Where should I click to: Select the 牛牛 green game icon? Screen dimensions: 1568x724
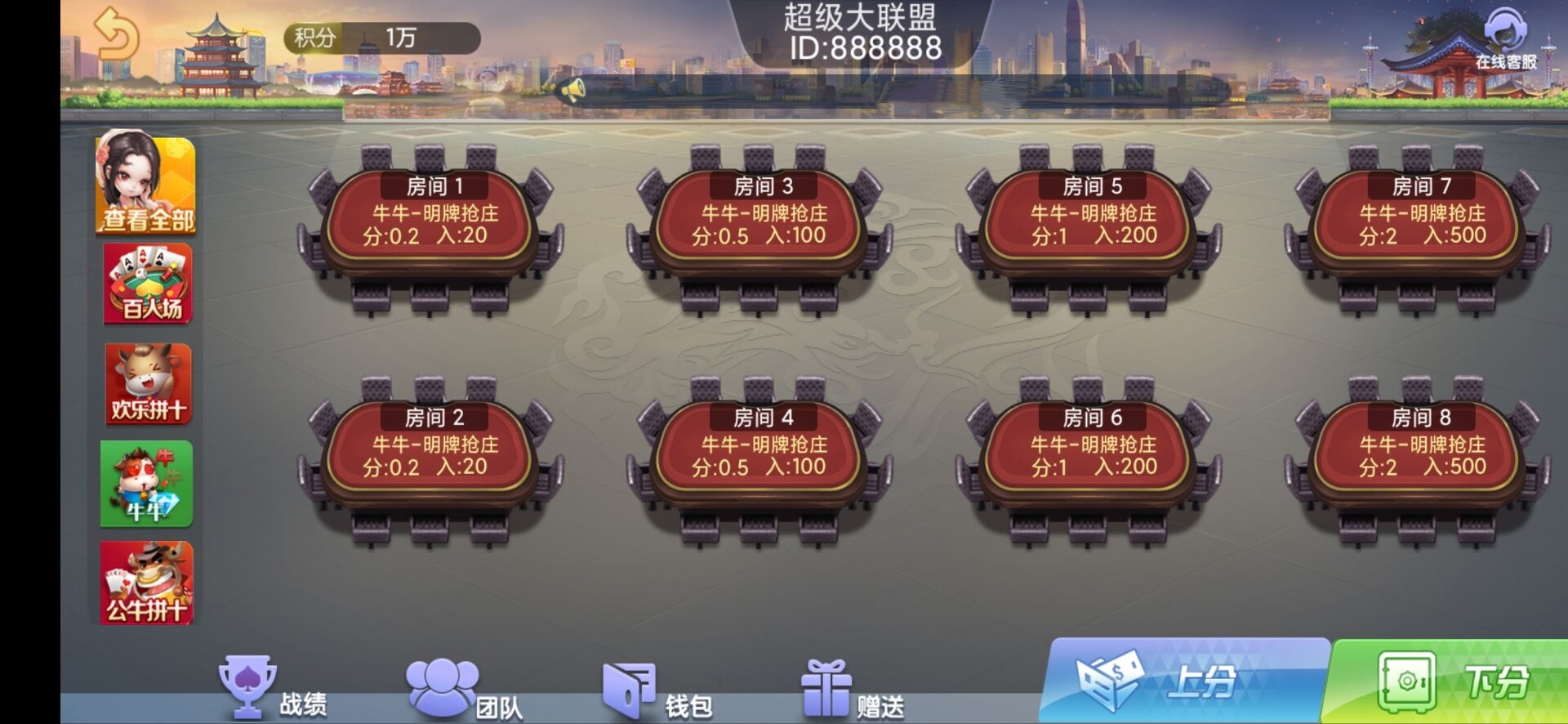pyautogui.click(x=145, y=485)
